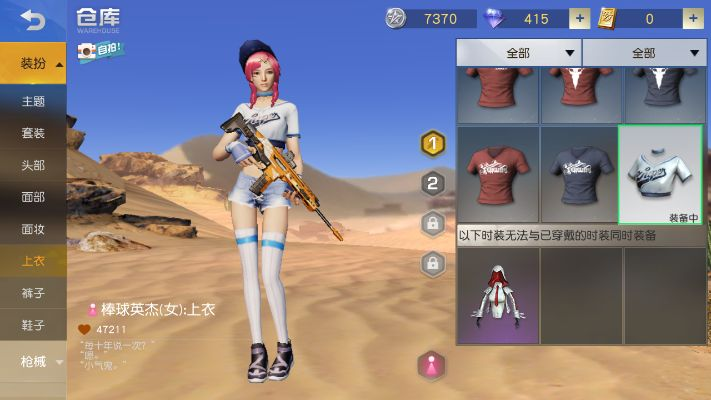Select loadout preset number 1
Screen dimensions: 711x400
pyautogui.click(x=433, y=144)
